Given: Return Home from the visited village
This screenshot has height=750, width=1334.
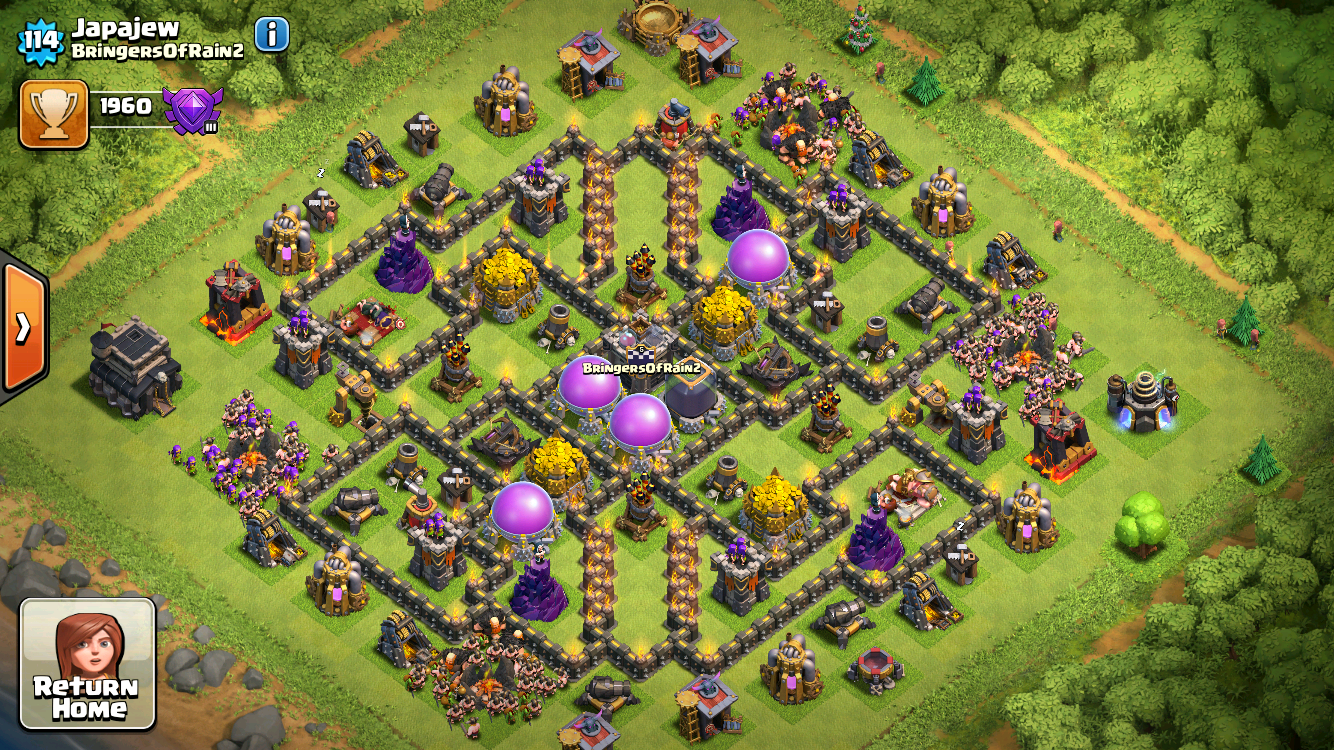Looking at the screenshot, I should coord(88,663).
